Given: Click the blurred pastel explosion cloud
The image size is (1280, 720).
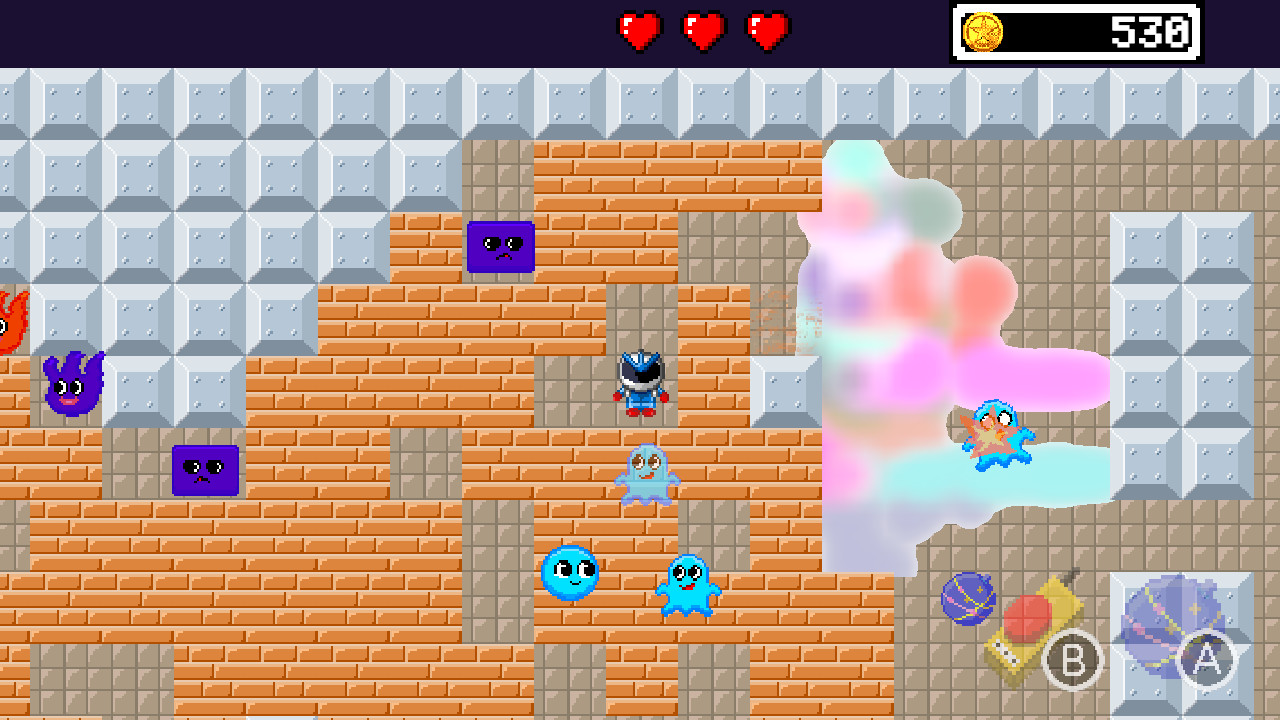Looking at the screenshot, I should [890, 330].
